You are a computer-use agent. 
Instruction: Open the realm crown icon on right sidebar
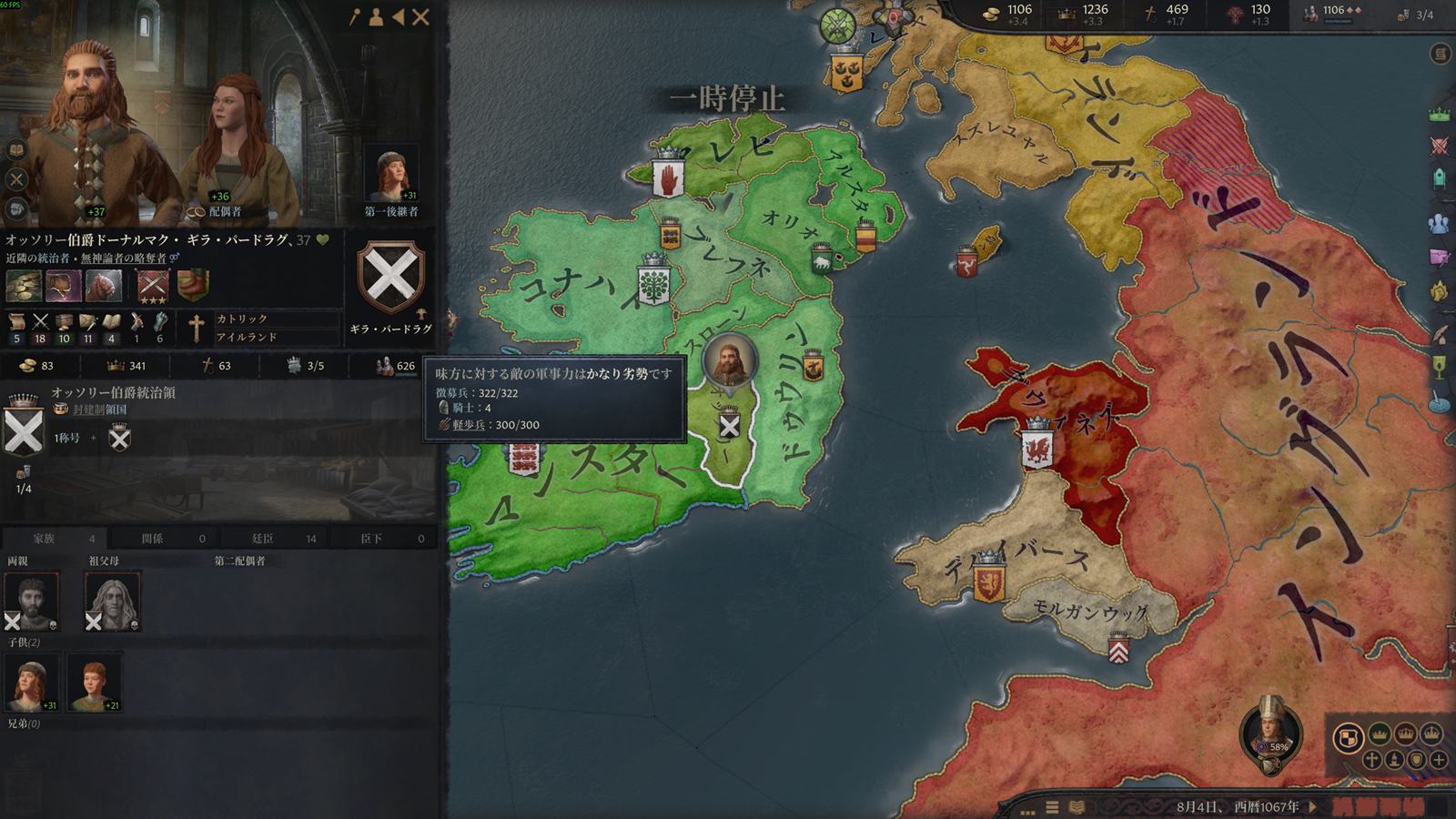tap(1439, 115)
